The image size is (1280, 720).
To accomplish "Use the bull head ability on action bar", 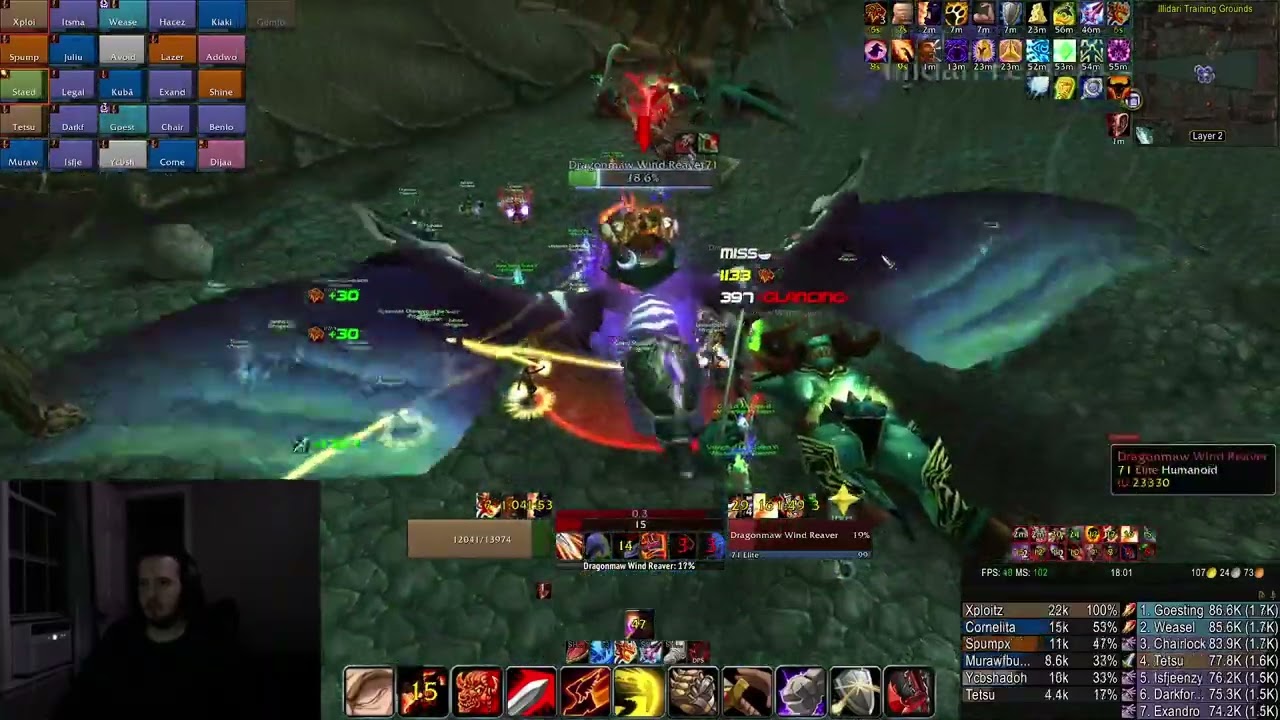I will (477, 692).
